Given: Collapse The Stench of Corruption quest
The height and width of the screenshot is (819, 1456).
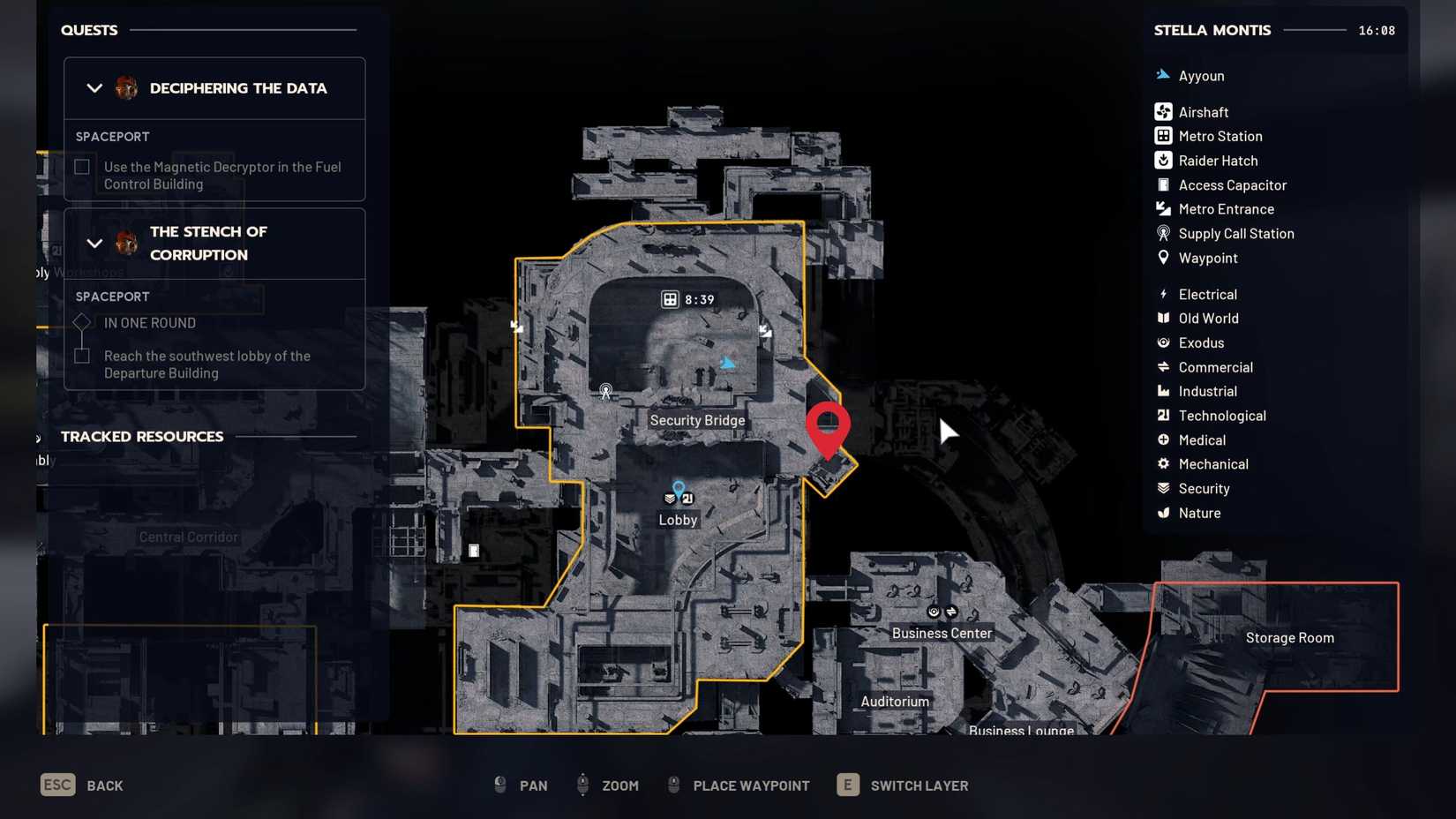Looking at the screenshot, I should pos(94,244).
